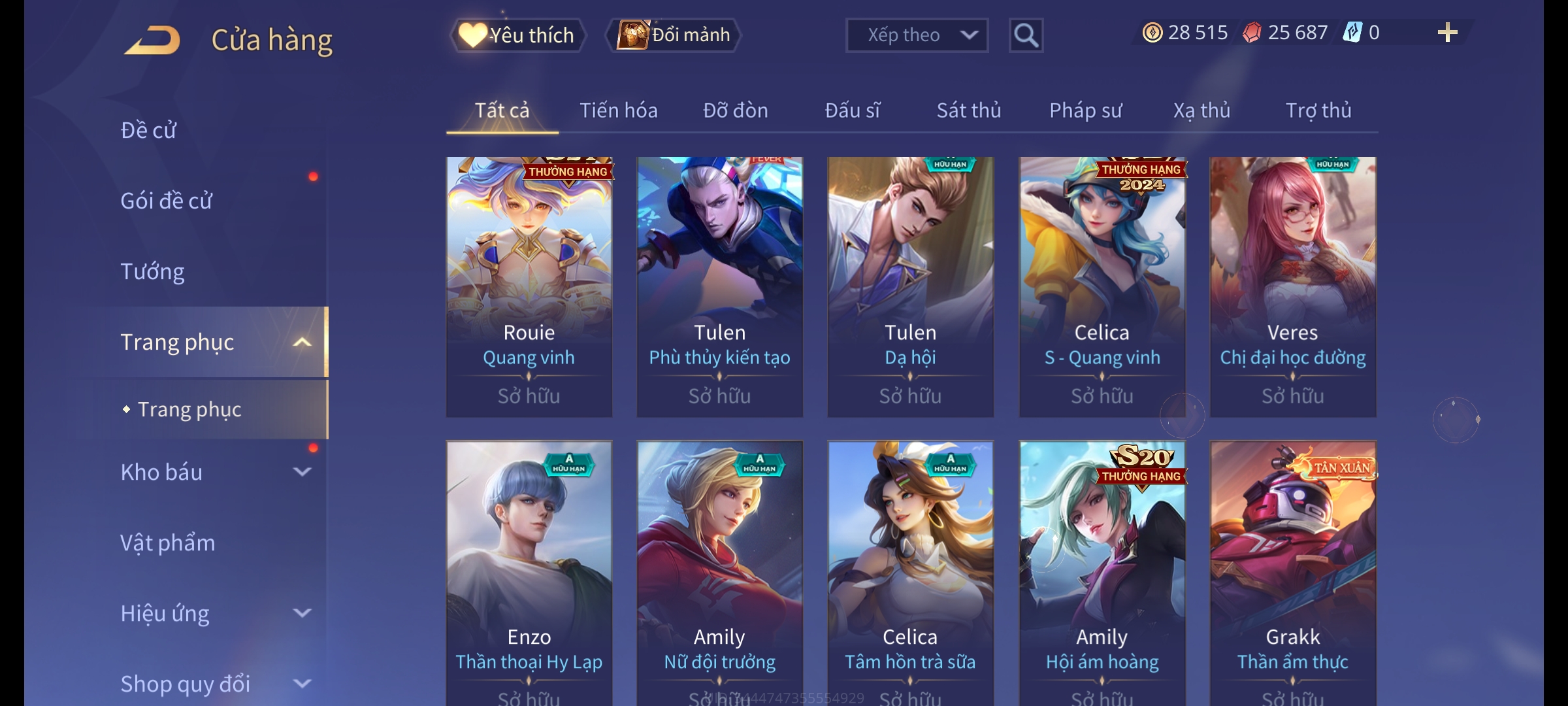Go back using the return arrow
The width and height of the screenshot is (1568, 706).
coord(152,40)
